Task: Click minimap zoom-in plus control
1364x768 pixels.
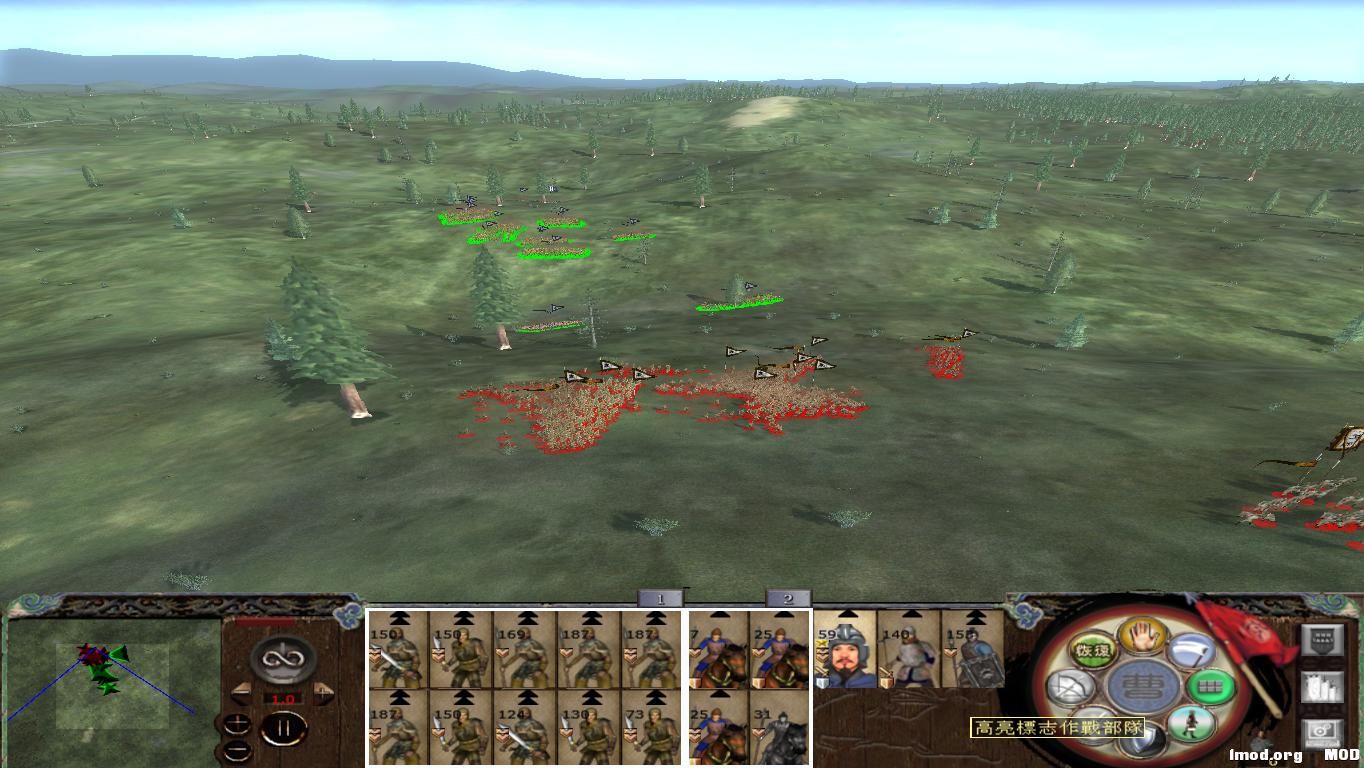Action: 238,722
